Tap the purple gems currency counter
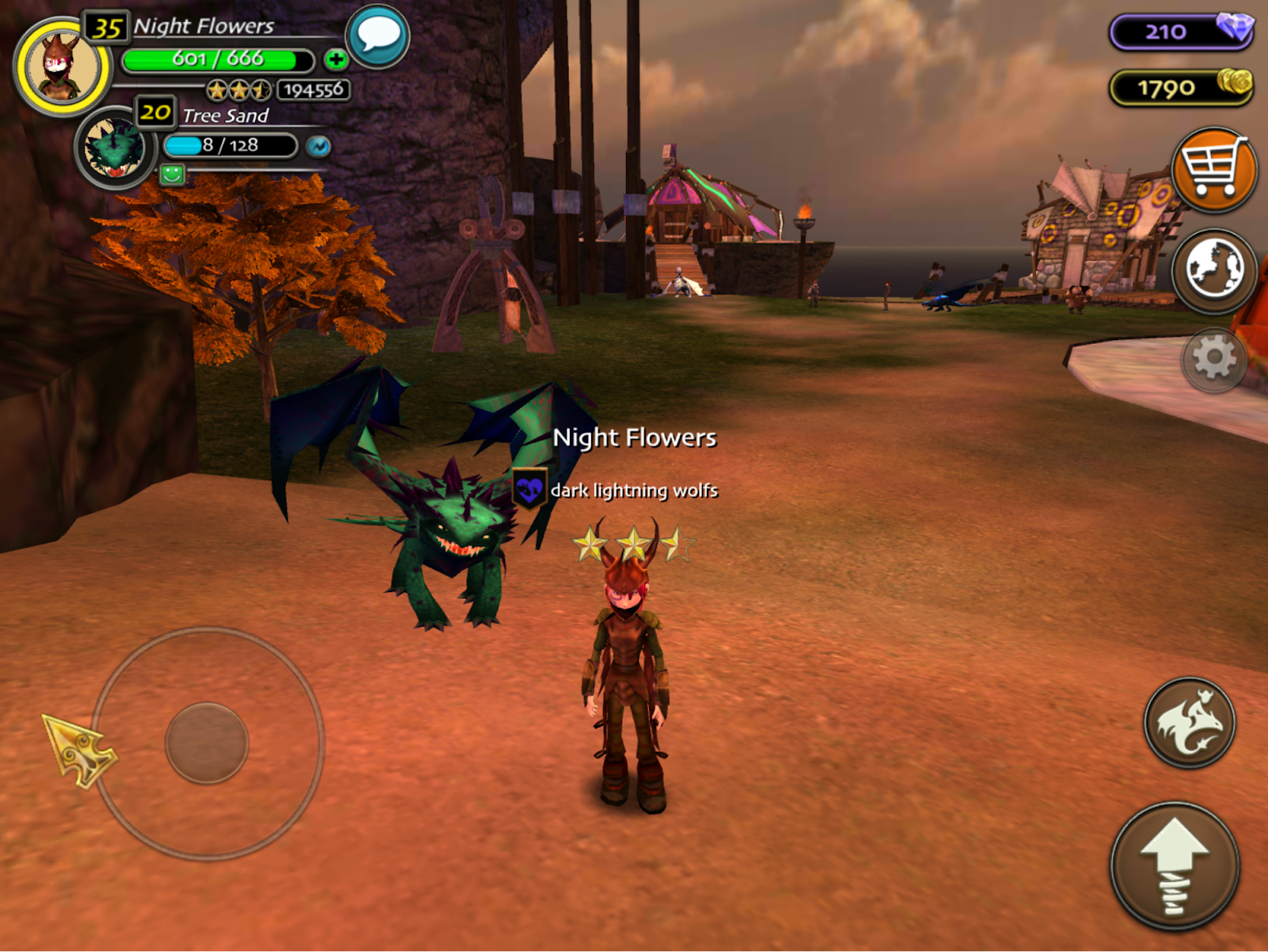Viewport: 1268px width, 952px height. (1181, 32)
